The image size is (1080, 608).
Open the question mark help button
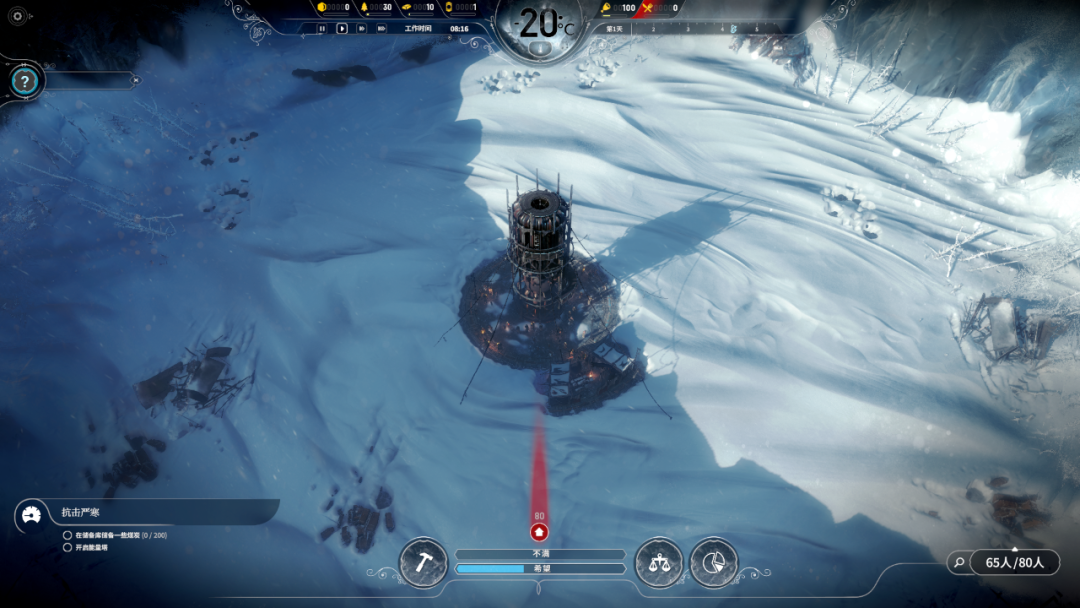click(x=25, y=82)
